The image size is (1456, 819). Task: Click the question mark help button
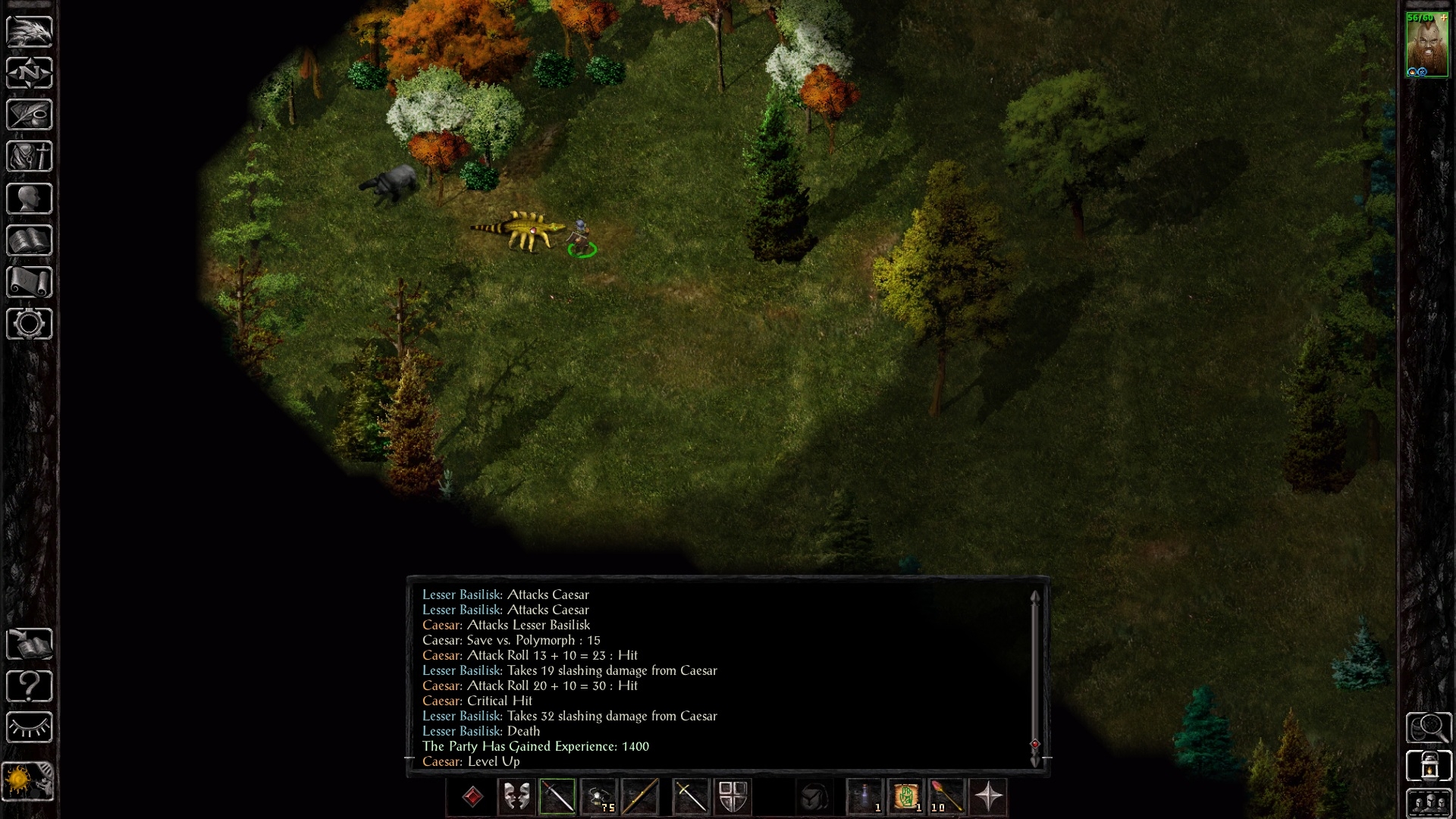click(x=30, y=686)
